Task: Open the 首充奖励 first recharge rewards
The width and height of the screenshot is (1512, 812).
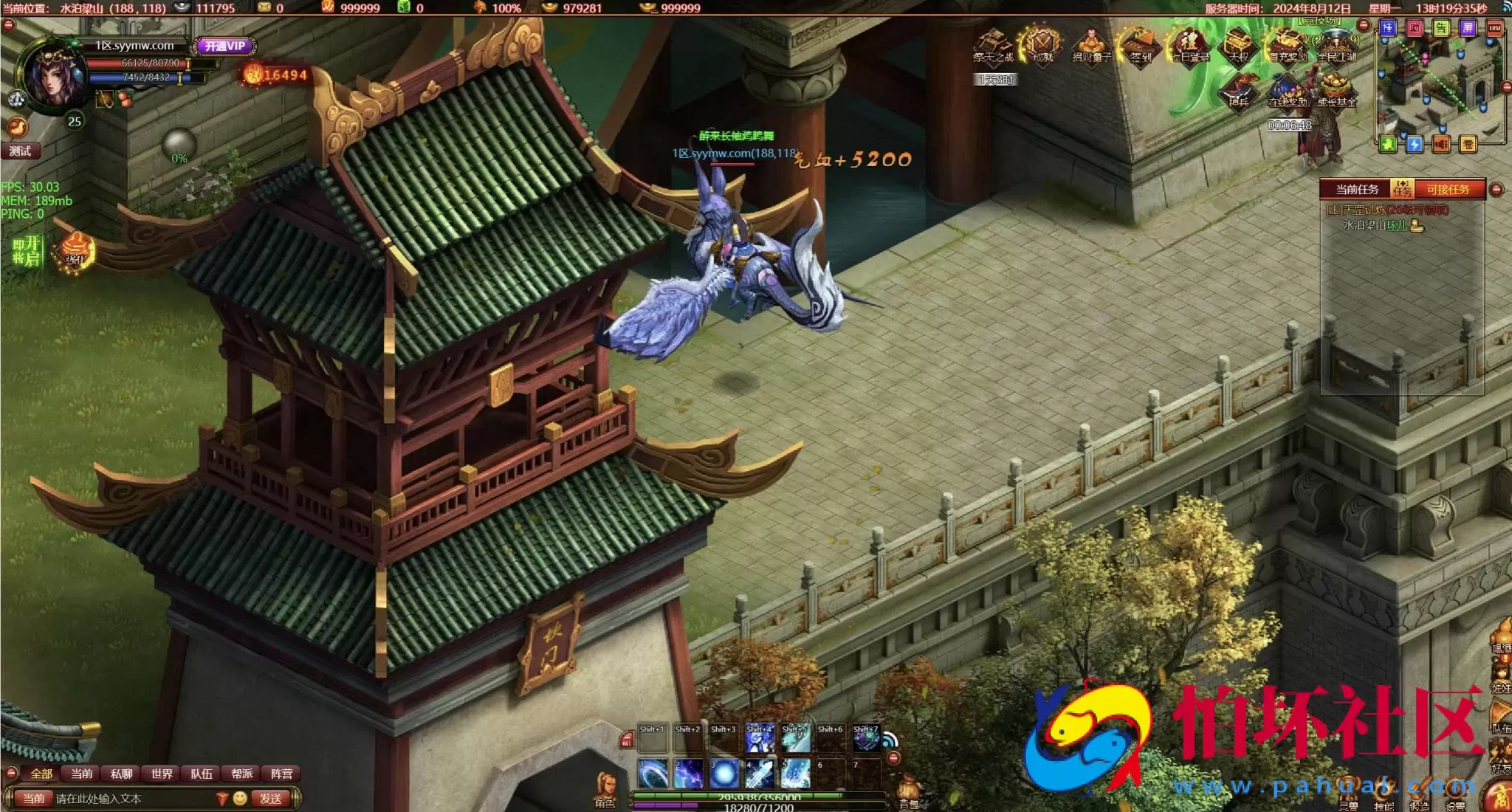Action: tap(1287, 46)
